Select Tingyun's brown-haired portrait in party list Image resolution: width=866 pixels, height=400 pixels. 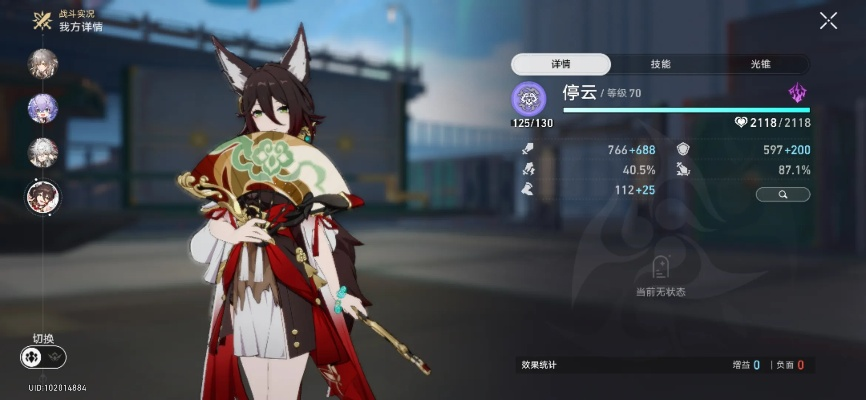click(x=42, y=197)
